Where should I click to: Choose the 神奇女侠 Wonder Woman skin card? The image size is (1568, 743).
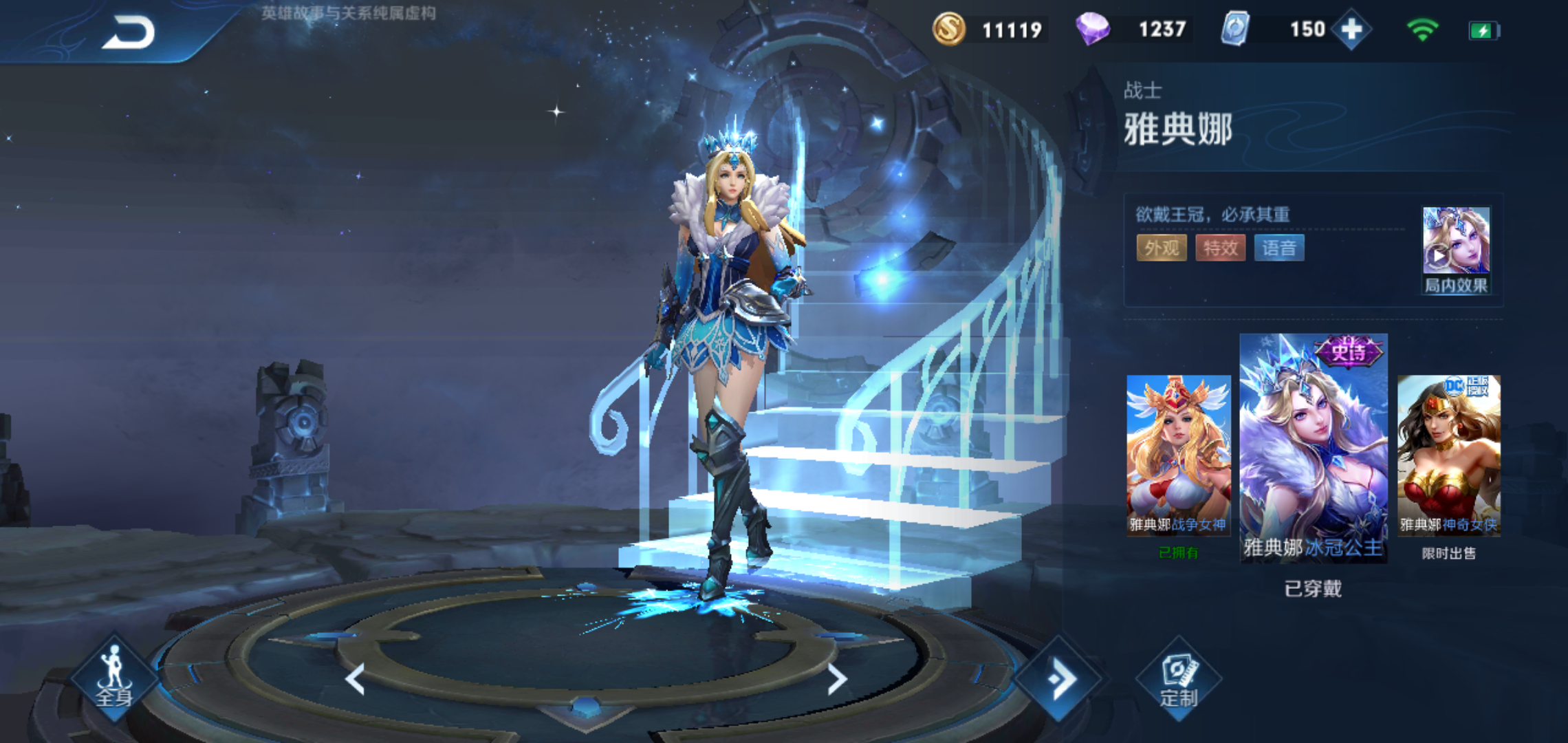[x=1448, y=455]
